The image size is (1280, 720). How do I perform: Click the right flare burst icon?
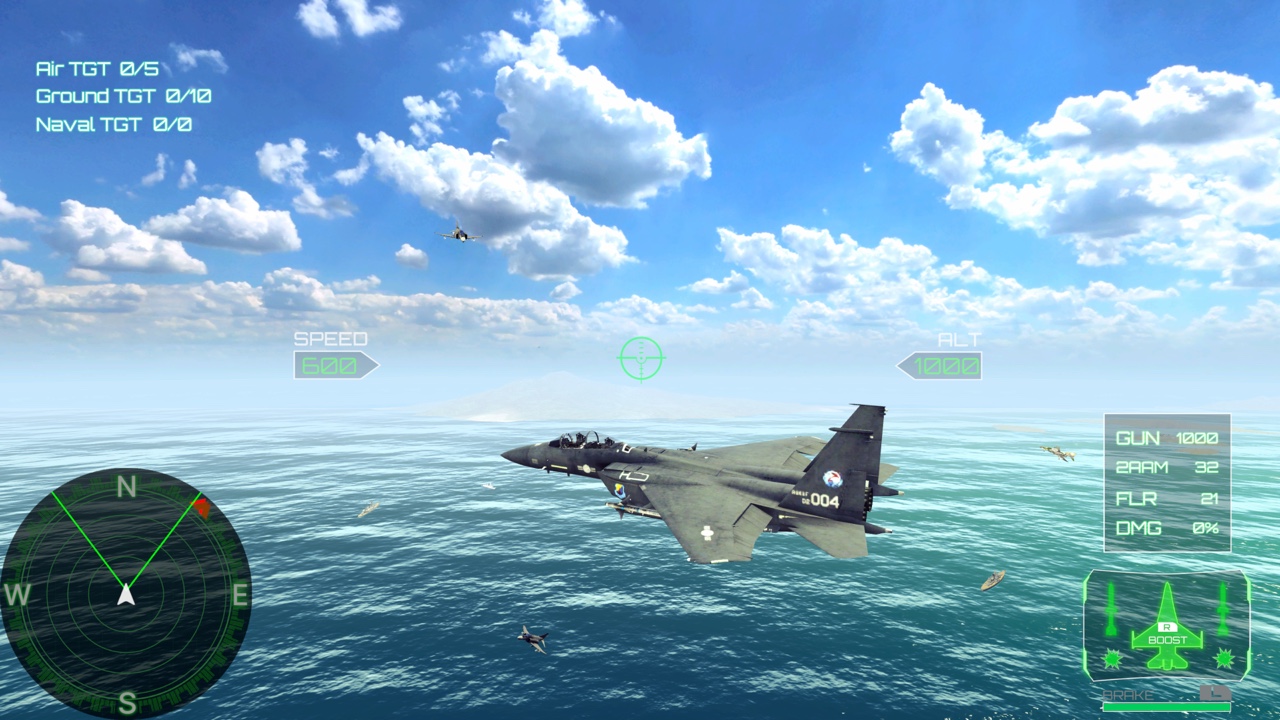coord(1222,658)
